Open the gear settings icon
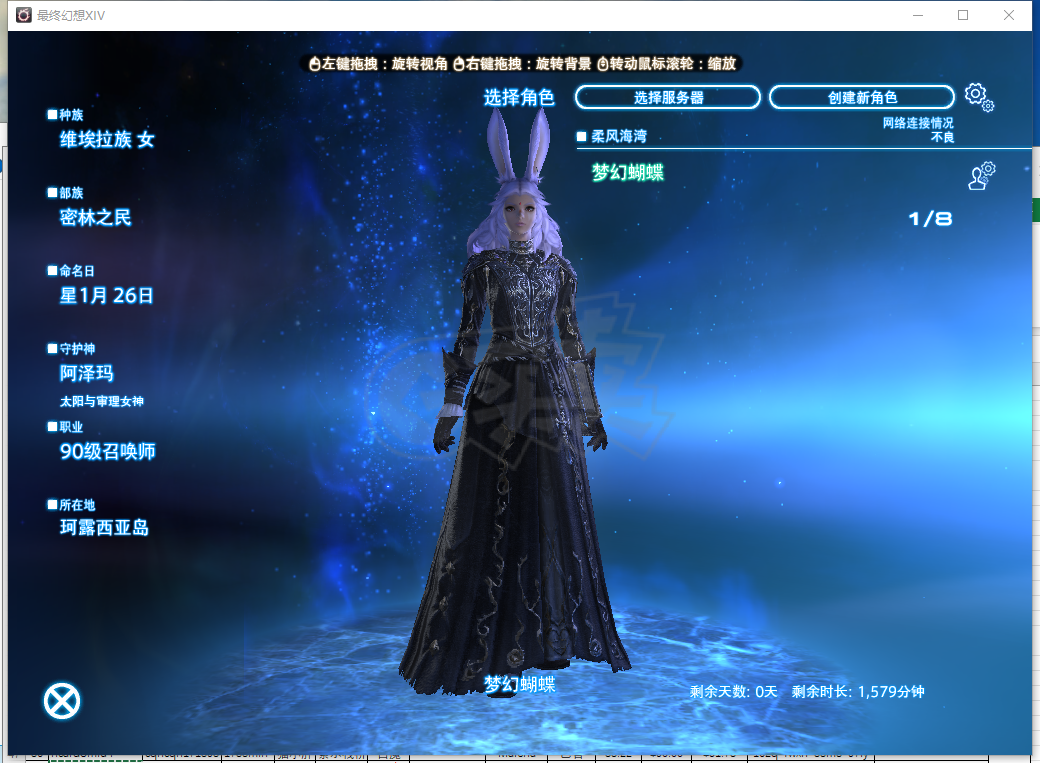Viewport: 1040px width, 763px height. tap(978, 97)
